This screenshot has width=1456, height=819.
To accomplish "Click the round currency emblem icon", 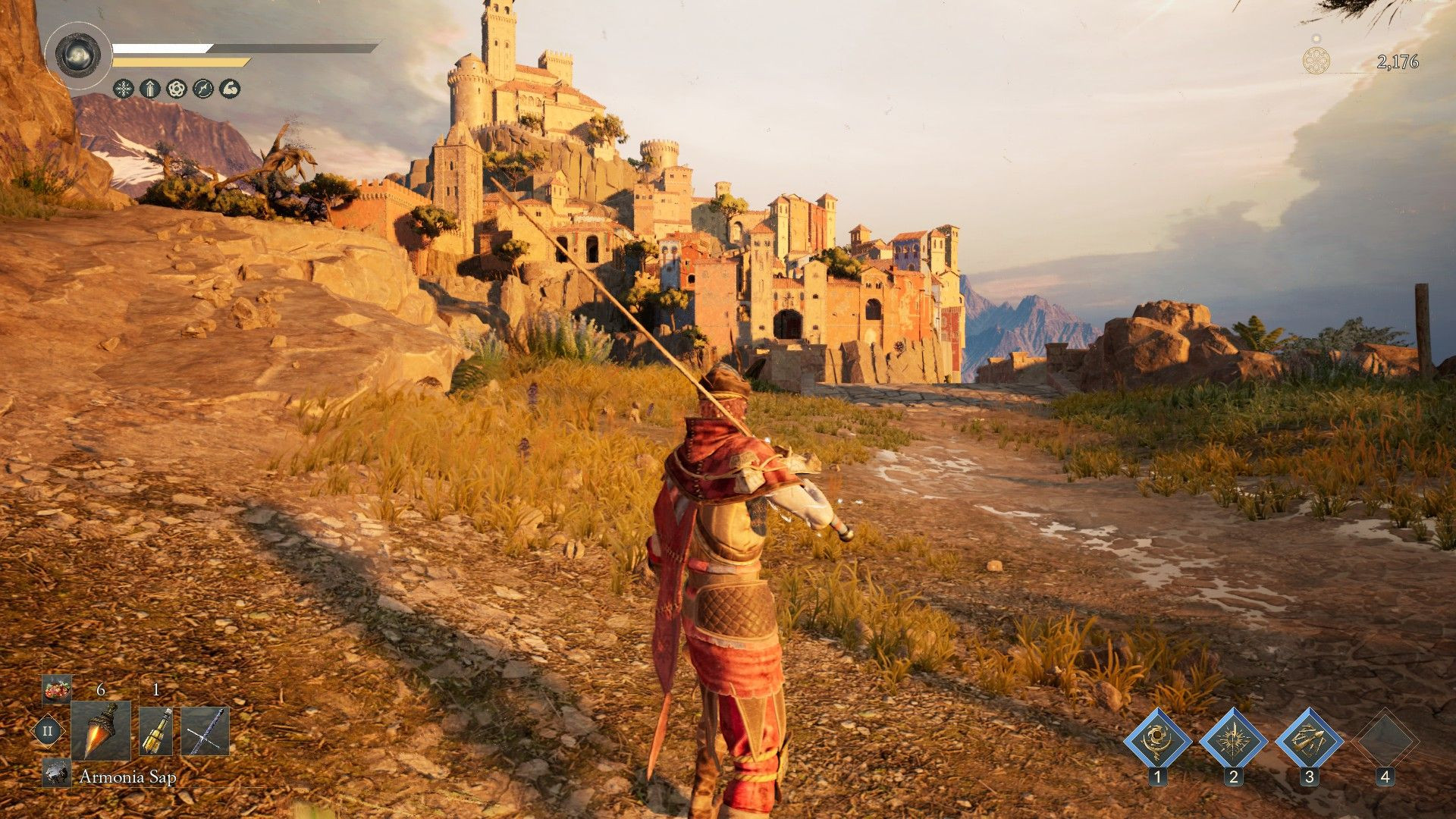I will [1316, 60].
